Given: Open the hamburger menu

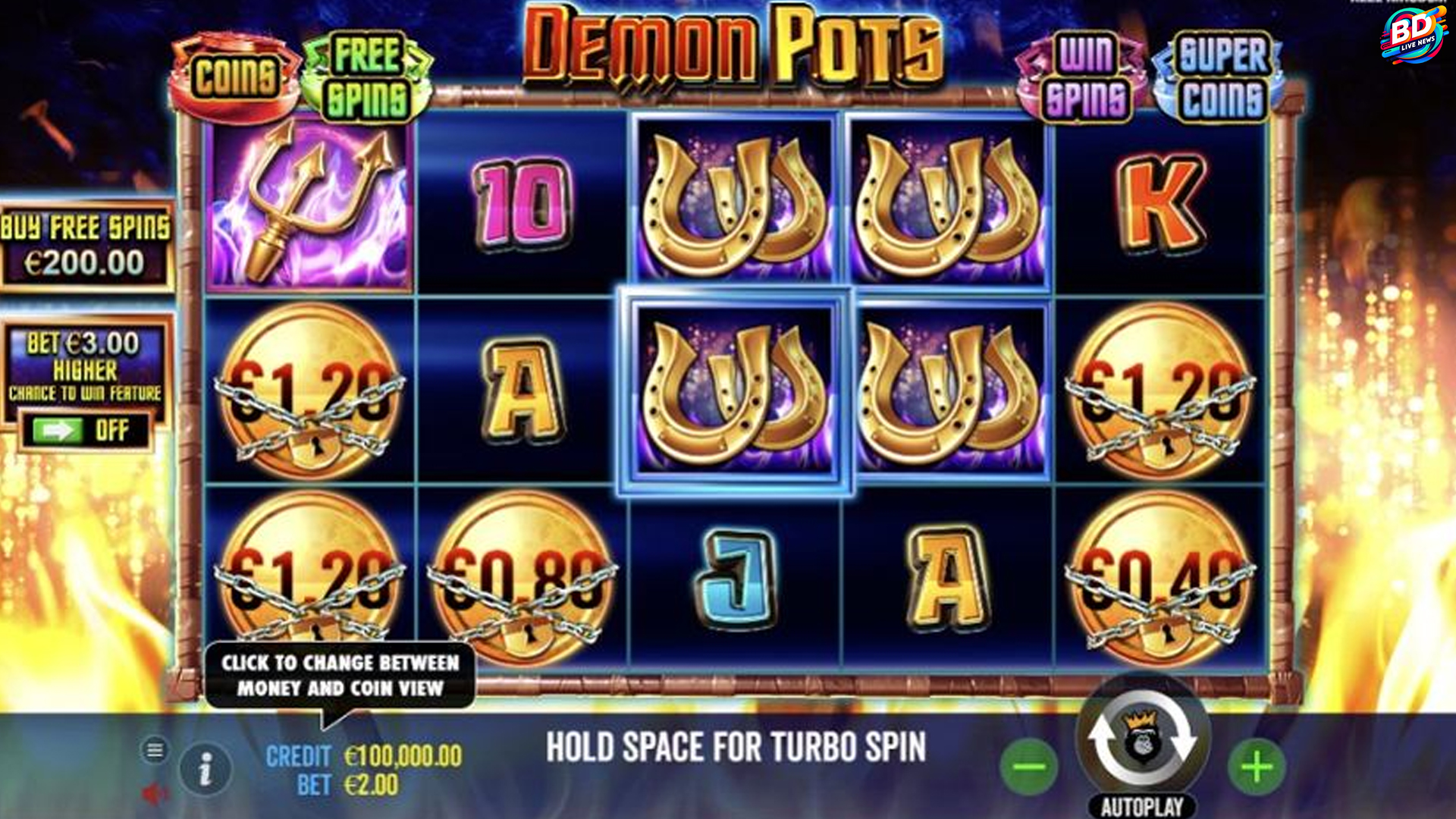Looking at the screenshot, I should [x=155, y=751].
